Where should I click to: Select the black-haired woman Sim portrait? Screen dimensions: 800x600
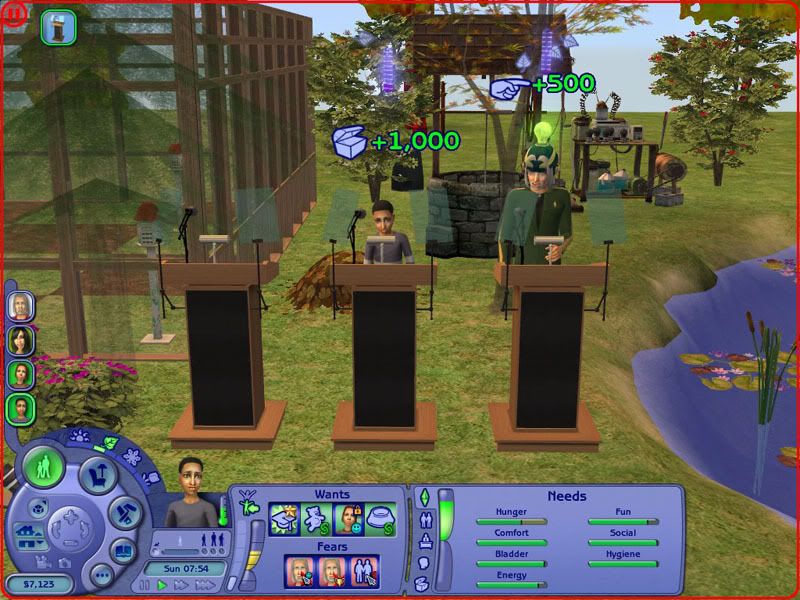[x=21, y=339]
